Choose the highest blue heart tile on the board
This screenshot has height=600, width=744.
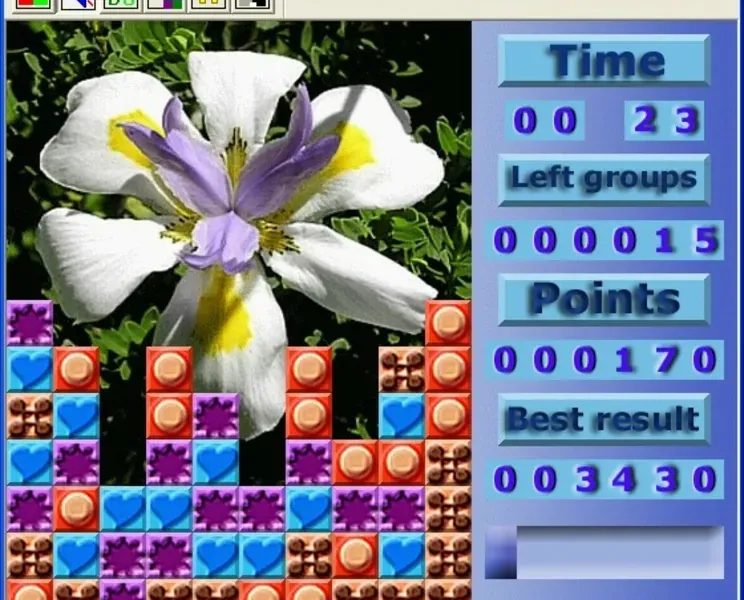click(x=30, y=370)
